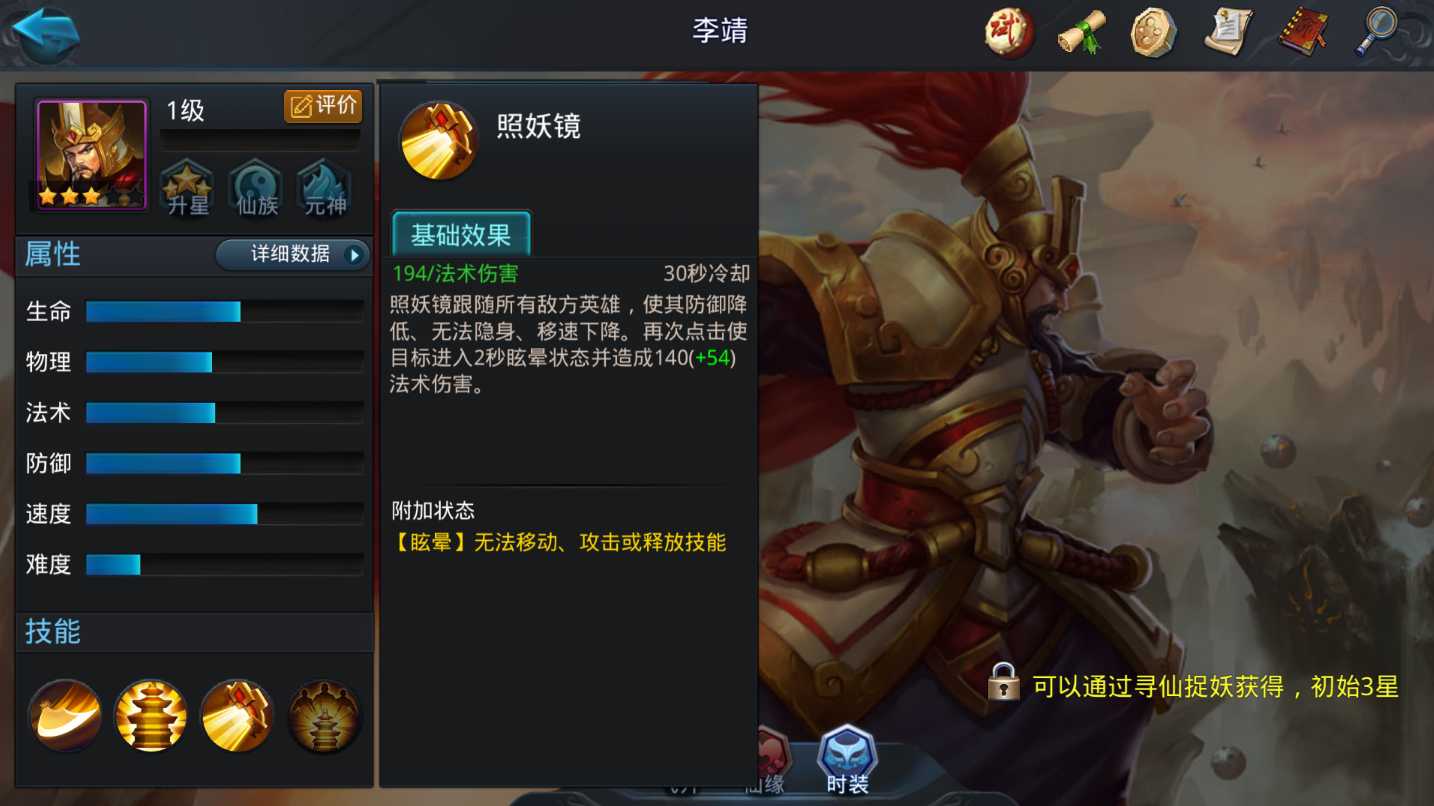The image size is (1434, 806).
Task: Open the trial icon in the top bar
Action: pos(1007,31)
